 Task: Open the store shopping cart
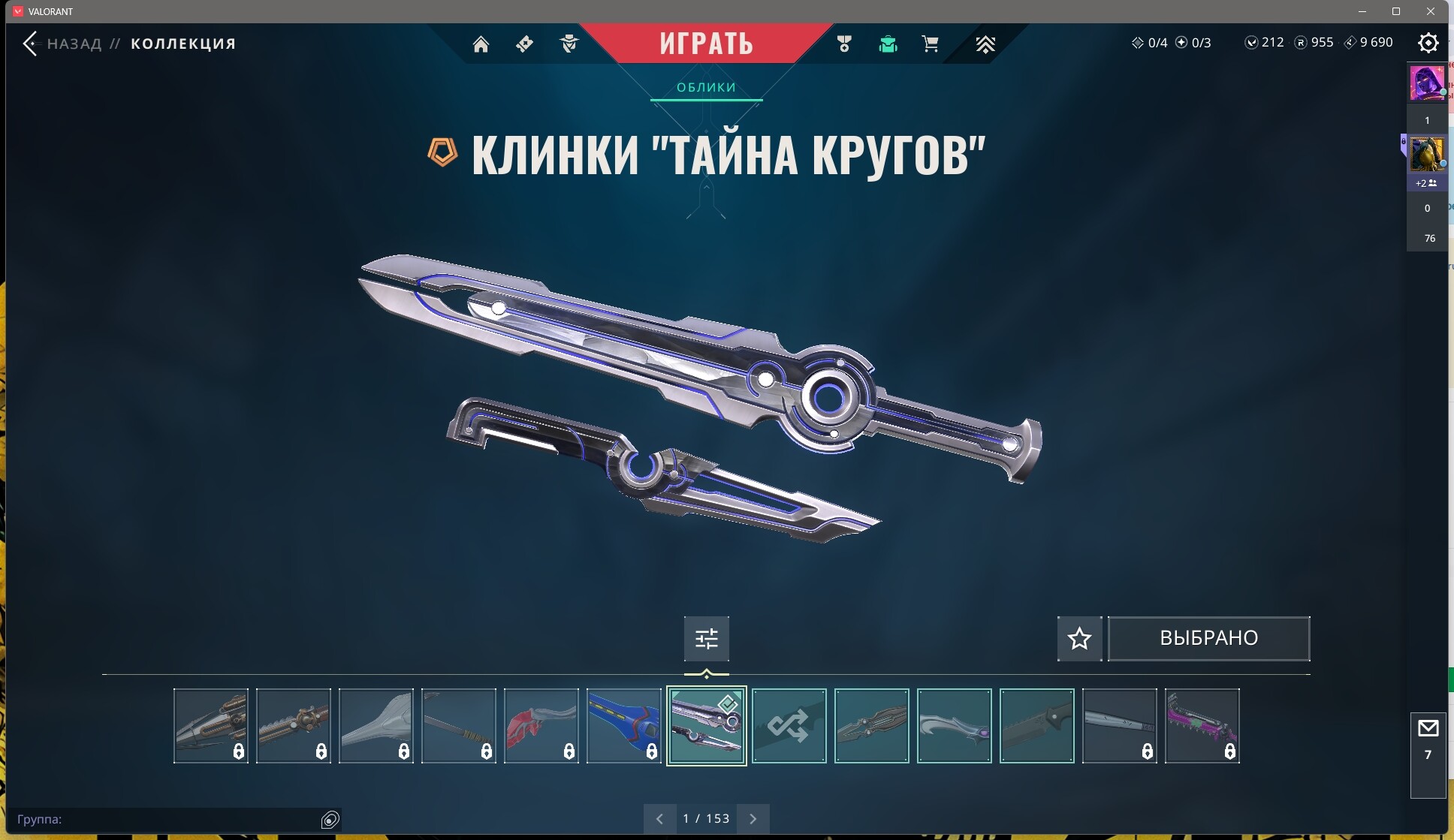click(x=930, y=44)
